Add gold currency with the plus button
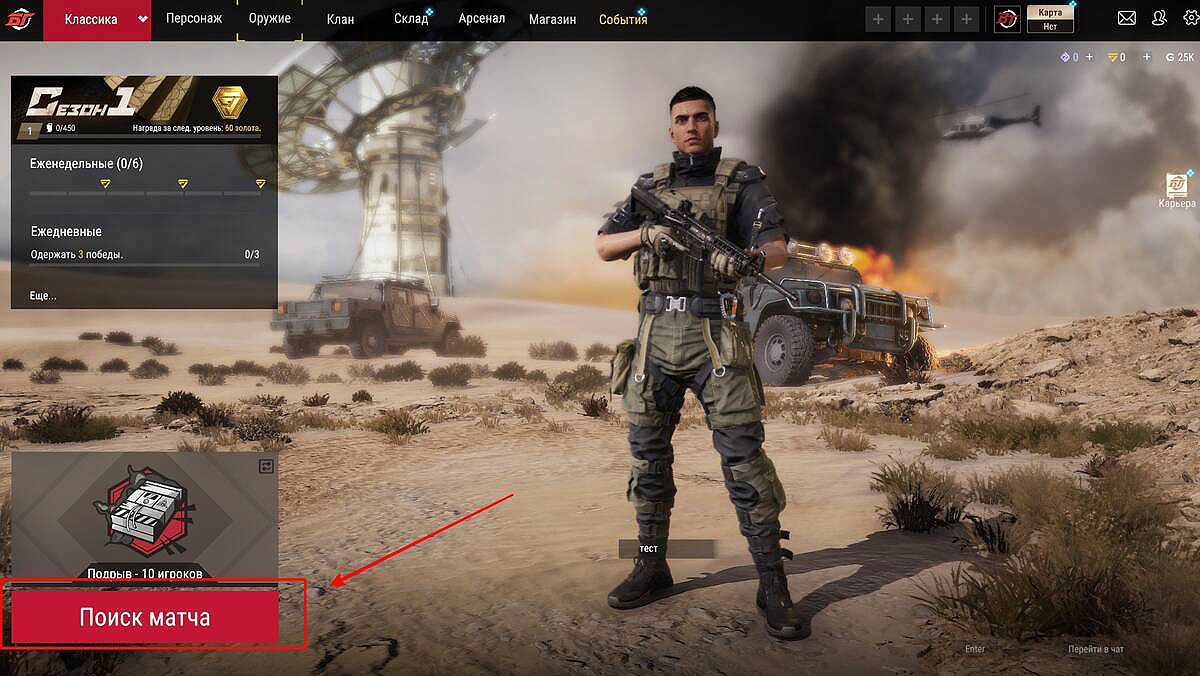 point(1146,57)
